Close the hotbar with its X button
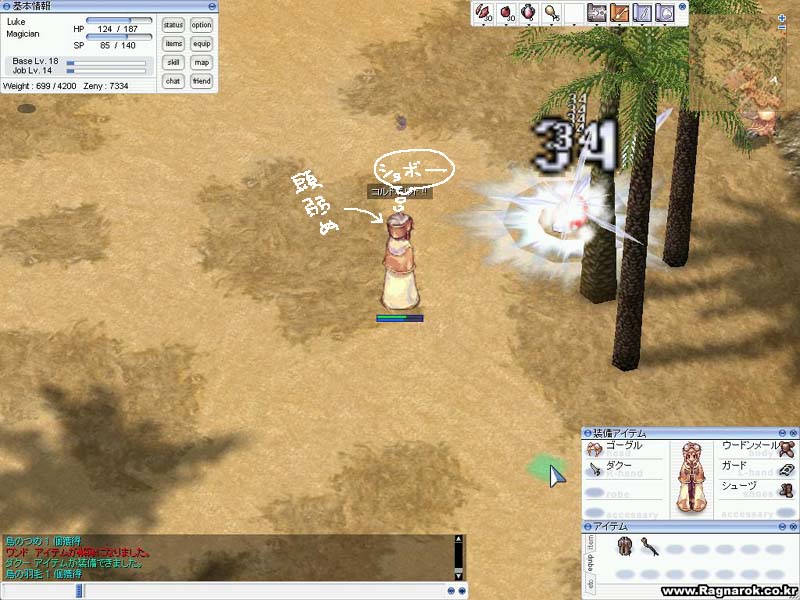 (682, 5)
